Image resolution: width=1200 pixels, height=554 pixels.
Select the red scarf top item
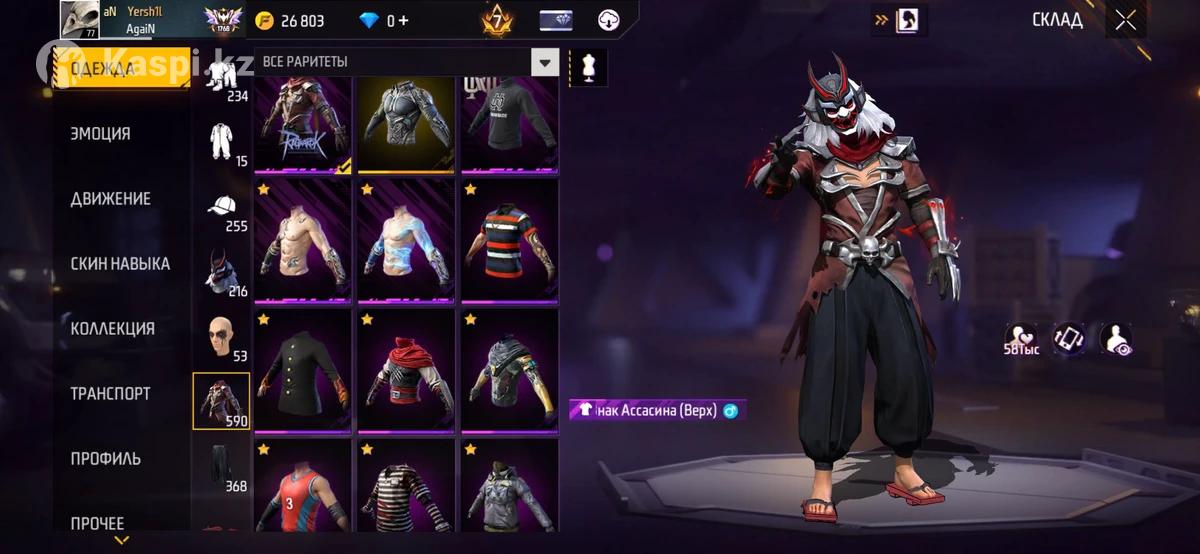point(405,370)
